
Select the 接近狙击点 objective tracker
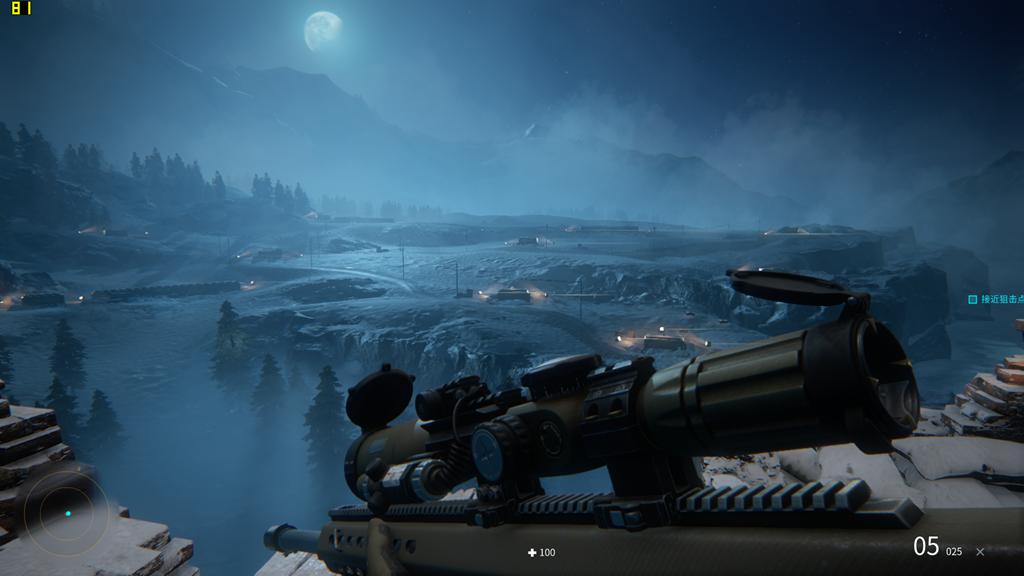tap(996, 299)
